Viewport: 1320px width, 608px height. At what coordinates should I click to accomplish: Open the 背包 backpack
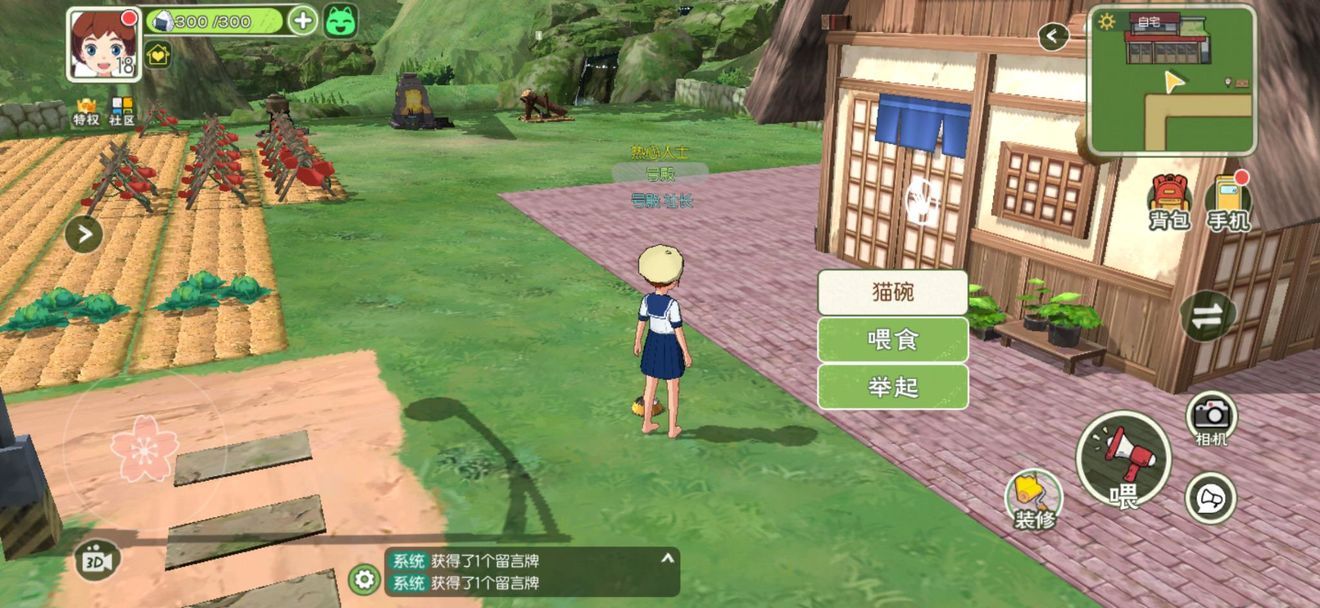tap(1168, 201)
